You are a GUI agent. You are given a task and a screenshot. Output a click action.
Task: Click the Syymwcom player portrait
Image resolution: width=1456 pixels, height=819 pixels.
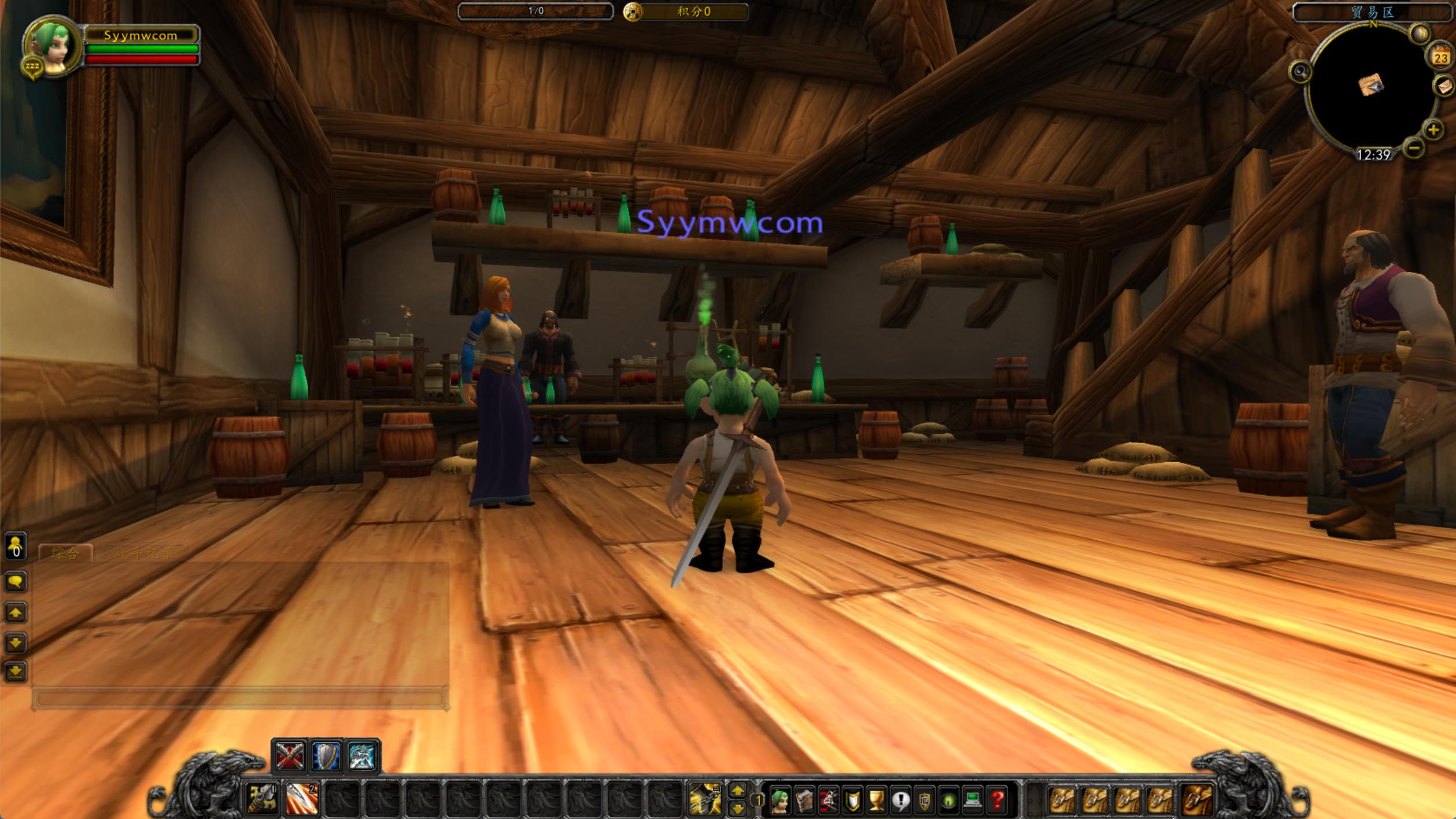tap(51, 46)
